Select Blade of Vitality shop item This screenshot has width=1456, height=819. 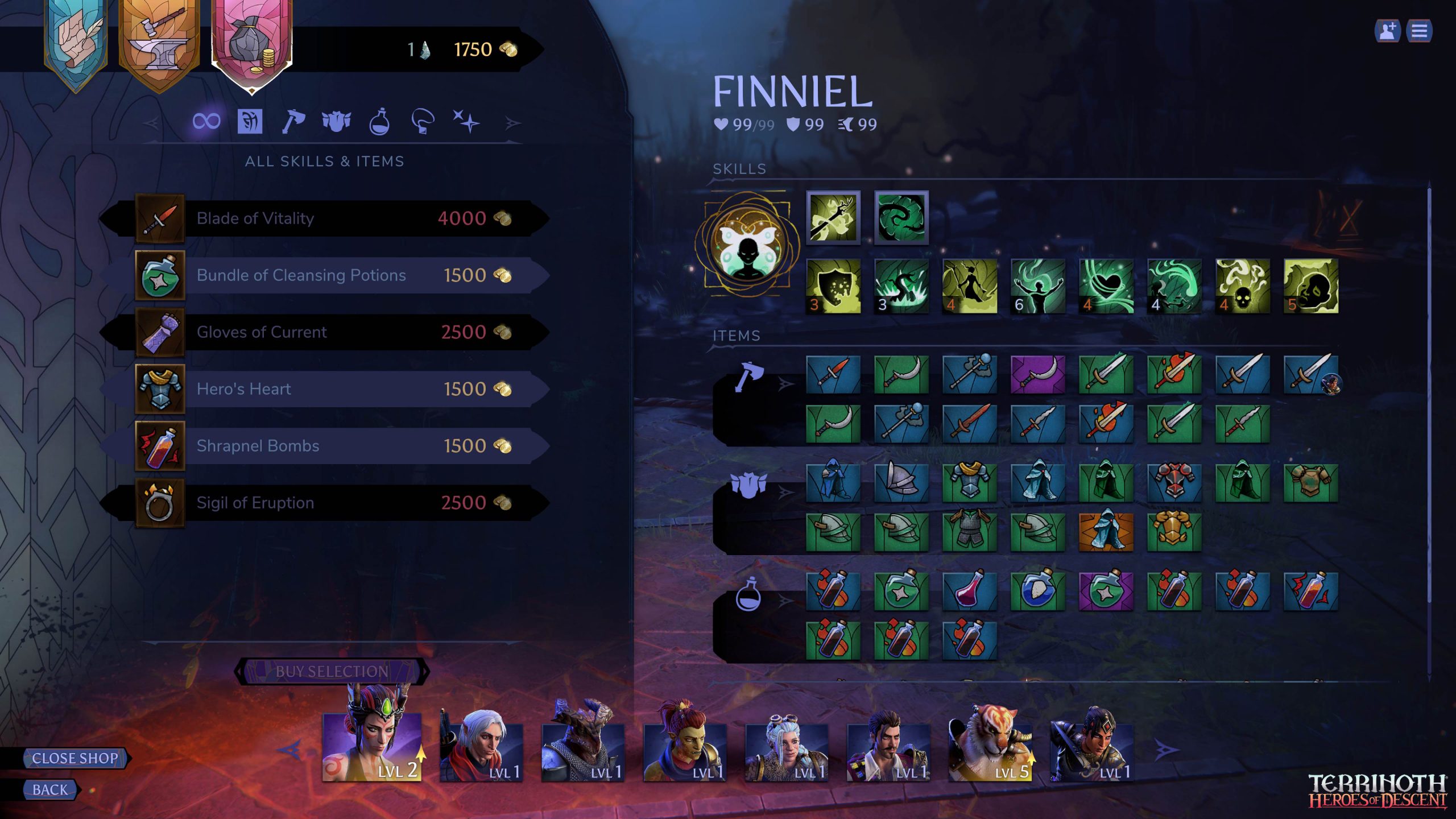coord(324,218)
